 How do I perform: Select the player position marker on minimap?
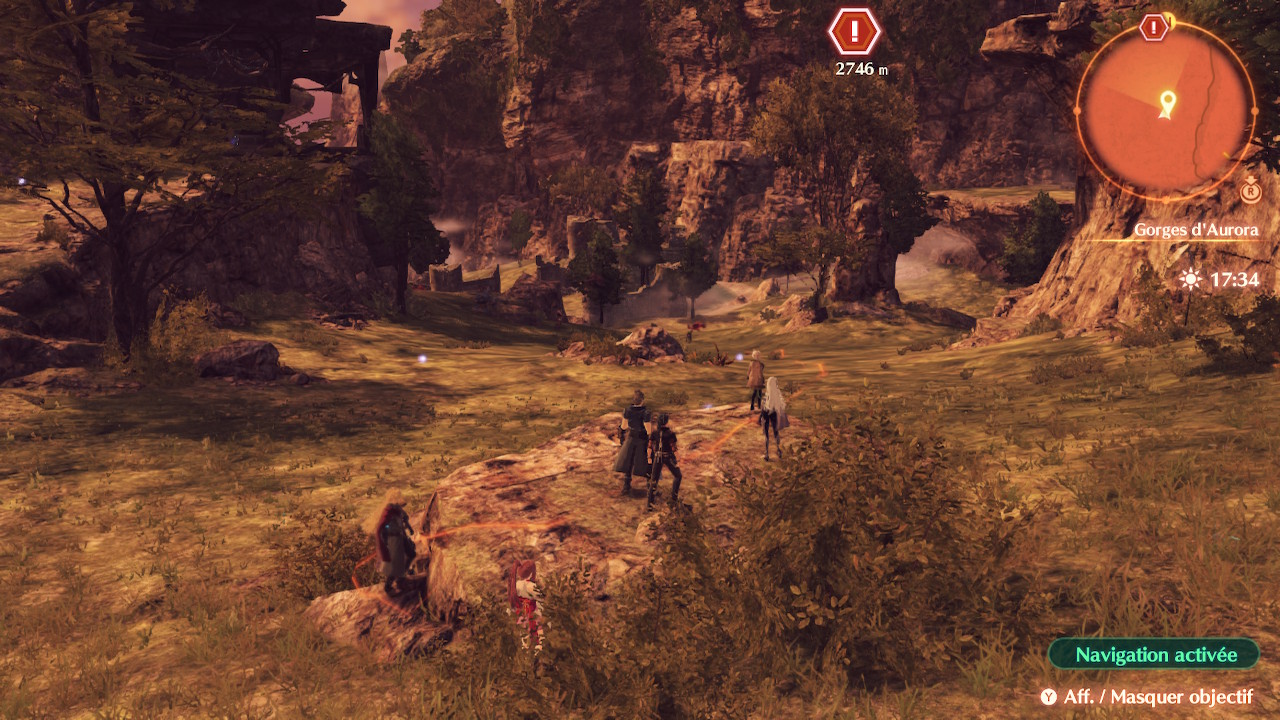tap(1166, 103)
